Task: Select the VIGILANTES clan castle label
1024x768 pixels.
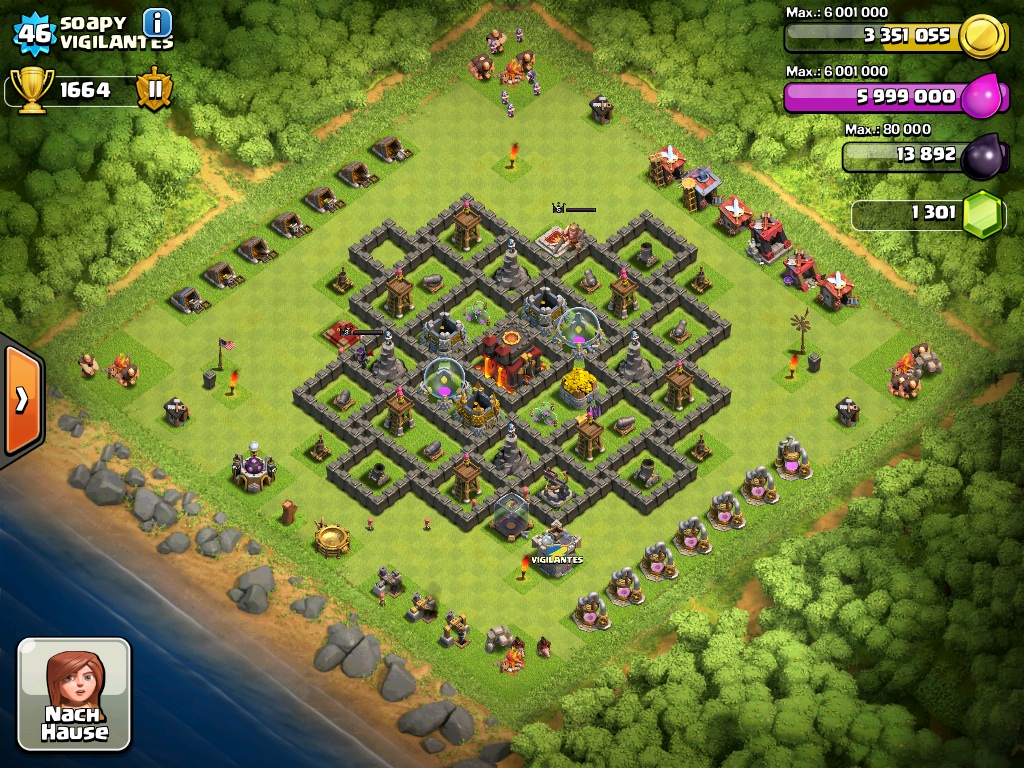Action: tap(556, 560)
